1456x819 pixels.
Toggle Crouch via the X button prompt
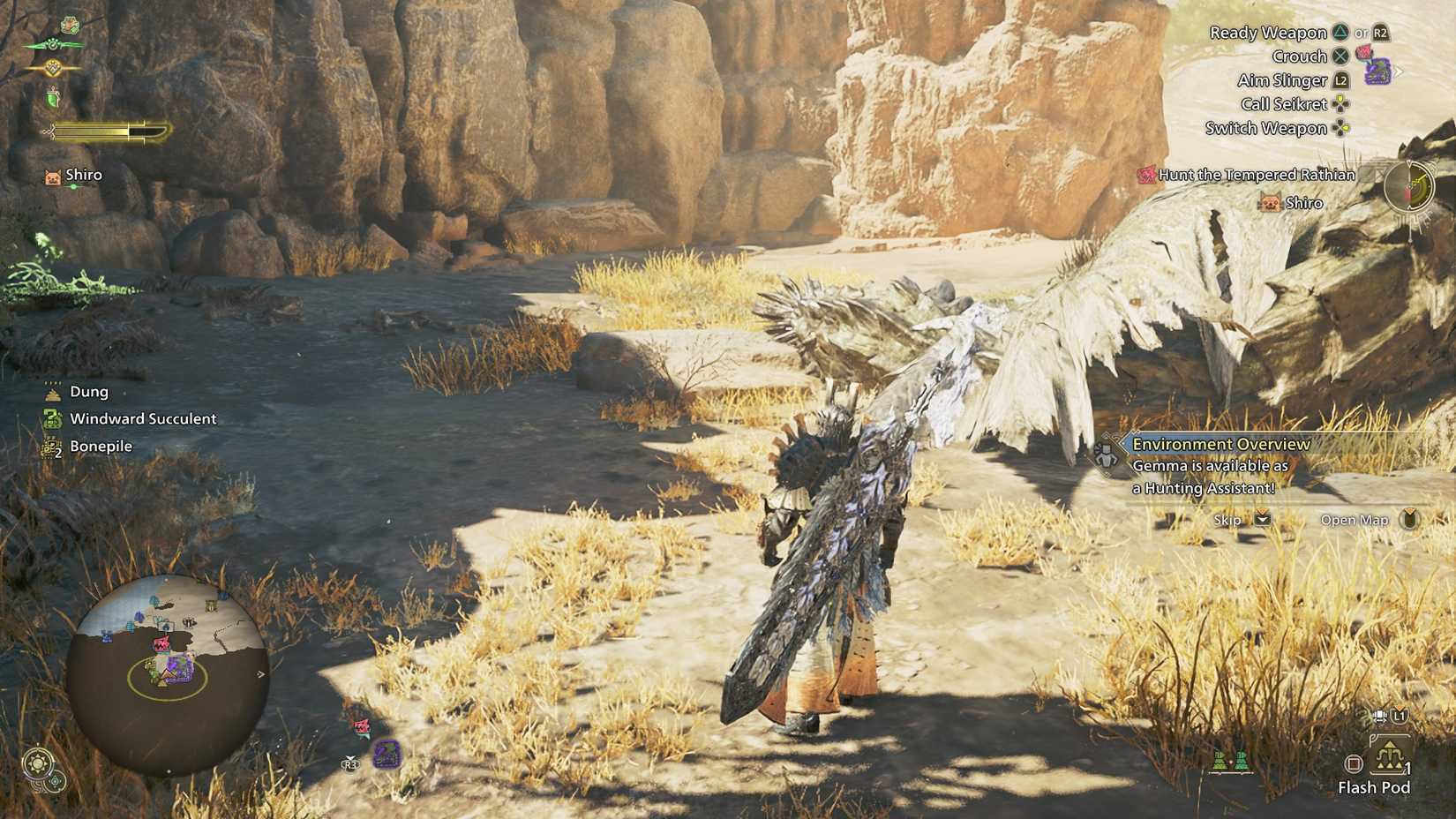coord(1342,56)
